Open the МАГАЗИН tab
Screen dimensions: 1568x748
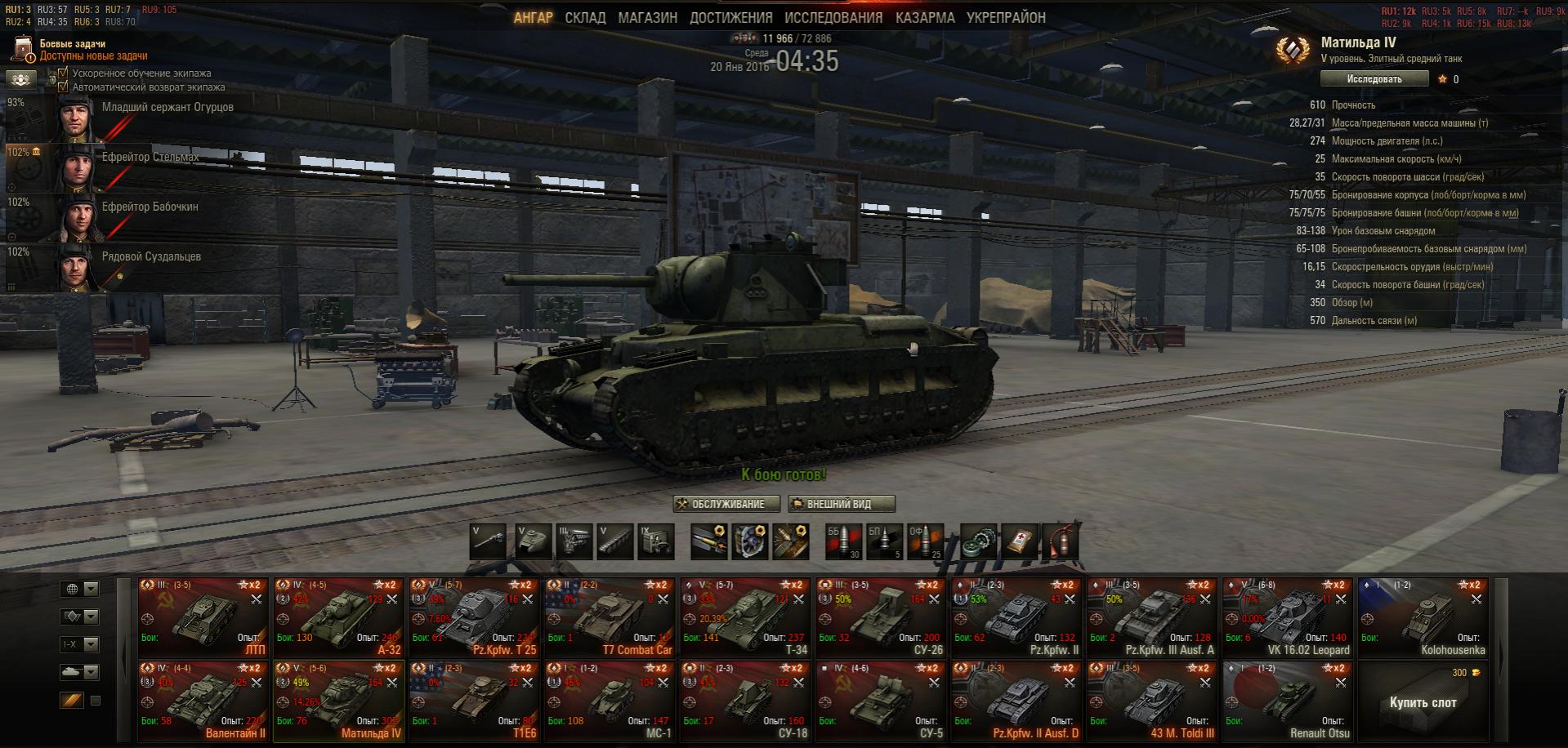click(x=647, y=18)
